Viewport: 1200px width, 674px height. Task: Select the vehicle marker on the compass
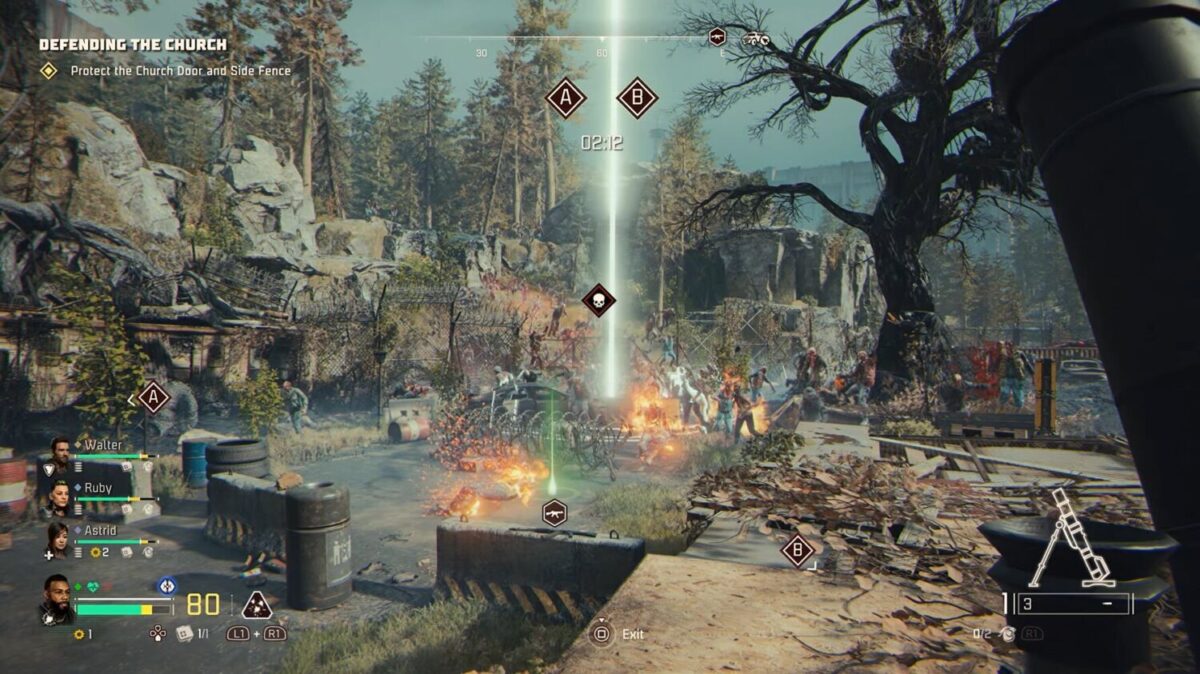(x=754, y=39)
